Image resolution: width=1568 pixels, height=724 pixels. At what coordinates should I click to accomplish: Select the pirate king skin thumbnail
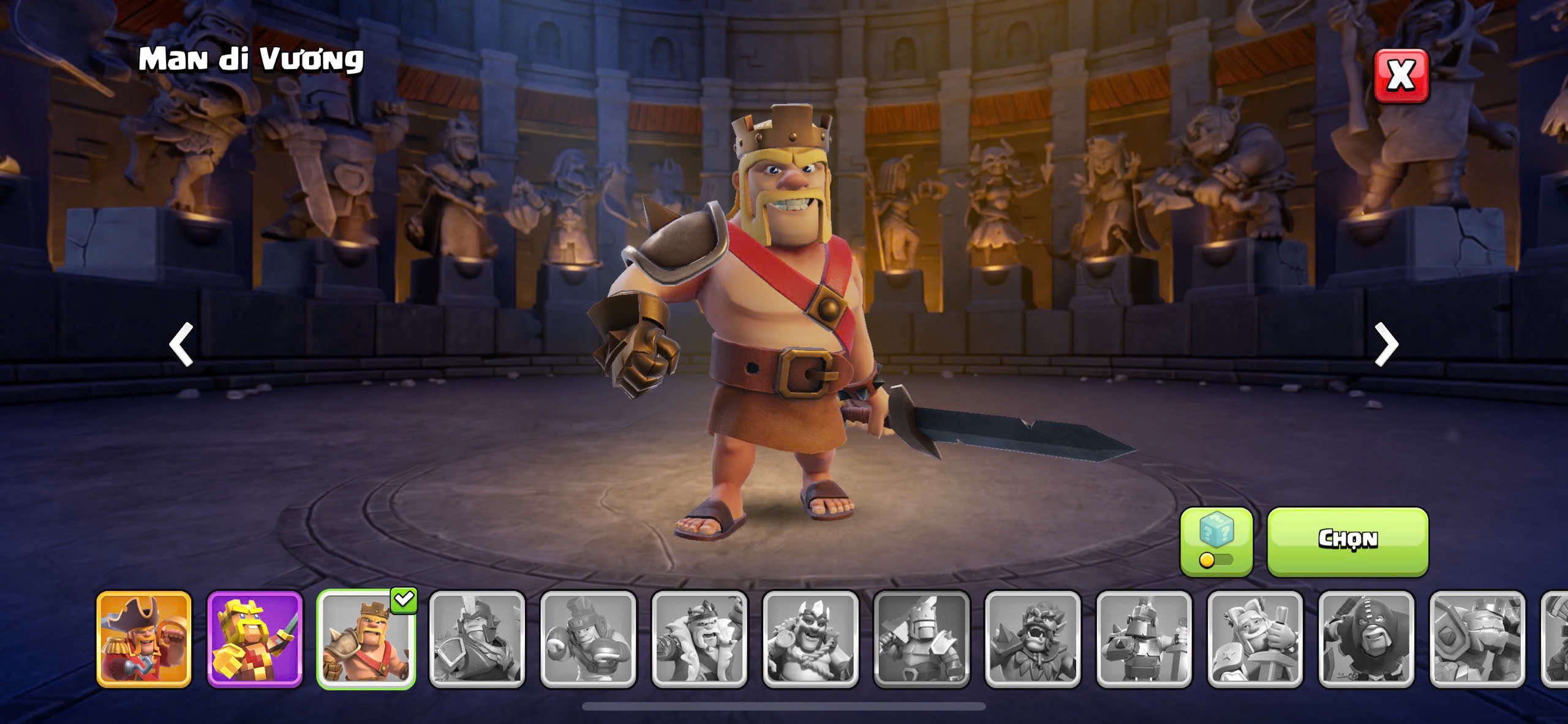pos(144,639)
